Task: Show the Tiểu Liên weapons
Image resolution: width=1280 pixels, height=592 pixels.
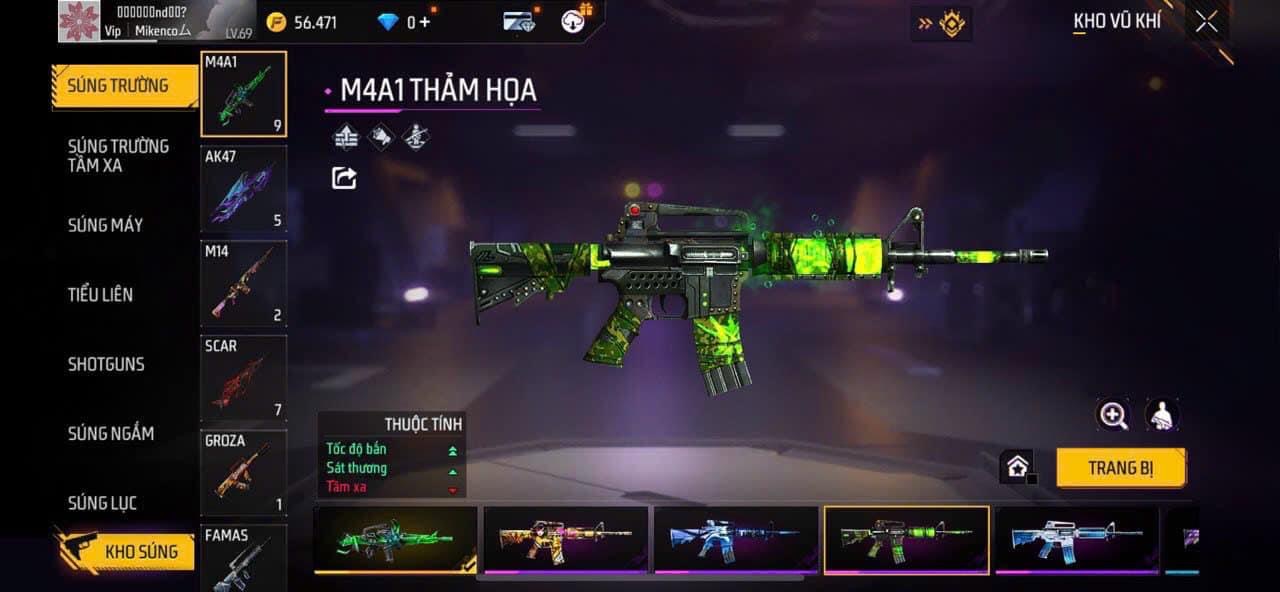Action: point(100,294)
